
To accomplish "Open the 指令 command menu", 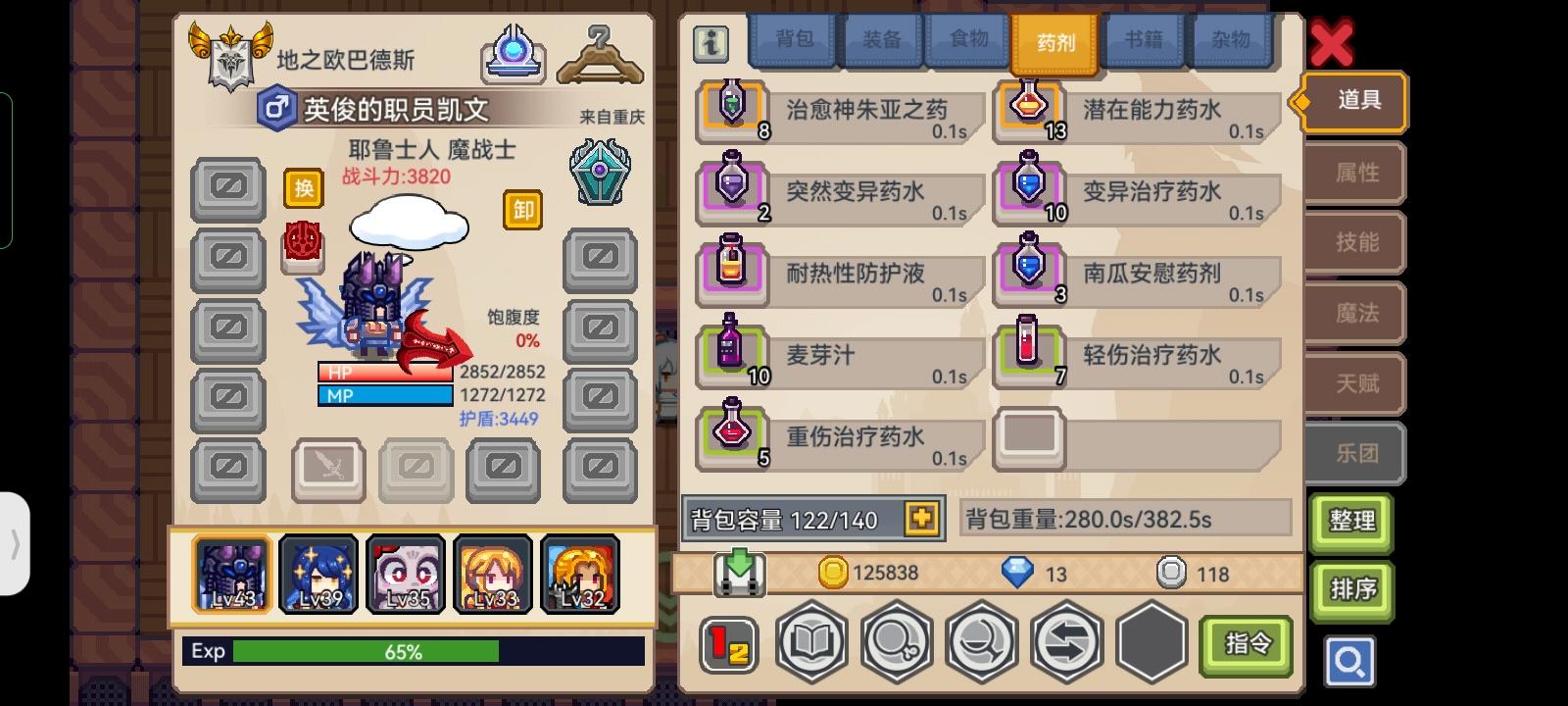I will tap(1248, 645).
